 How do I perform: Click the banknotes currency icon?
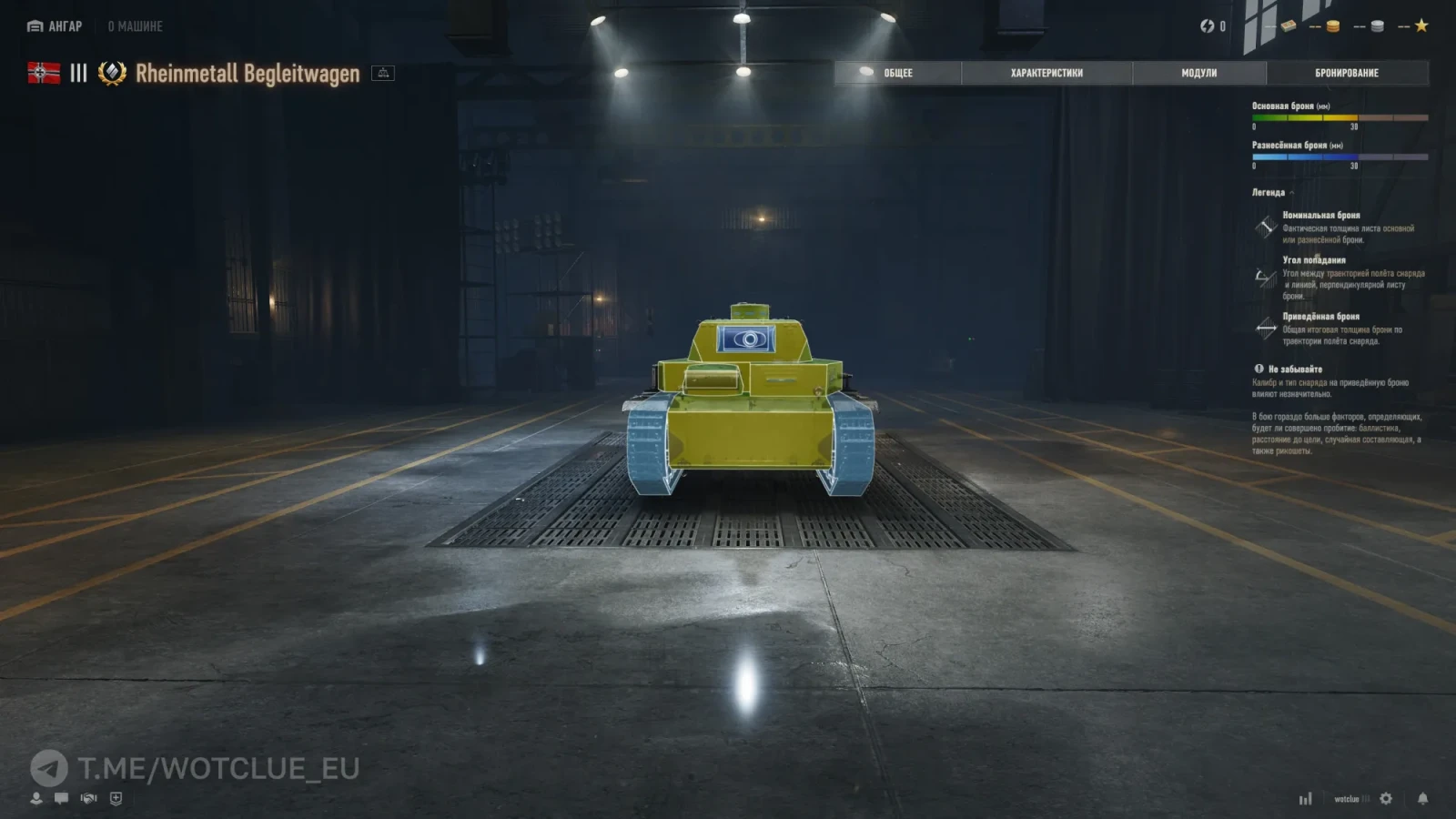pyautogui.click(x=1289, y=26)
